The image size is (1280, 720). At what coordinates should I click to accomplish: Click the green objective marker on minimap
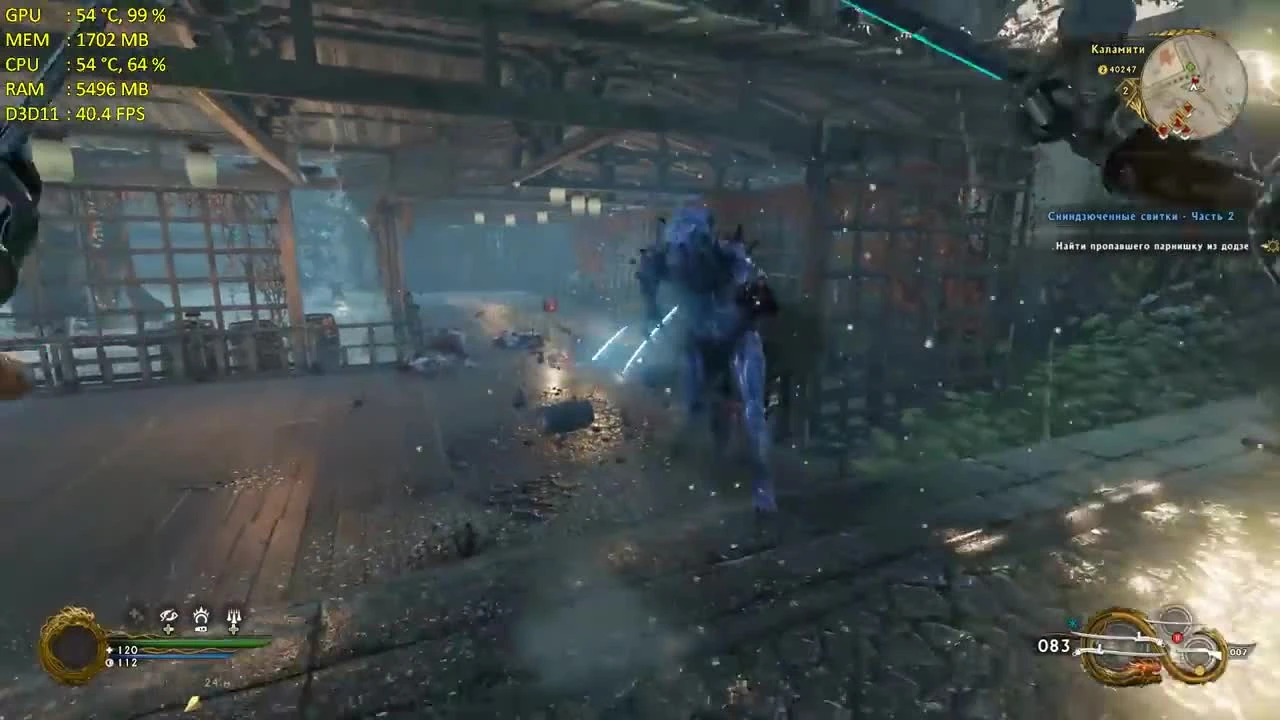click(1190, 67)
